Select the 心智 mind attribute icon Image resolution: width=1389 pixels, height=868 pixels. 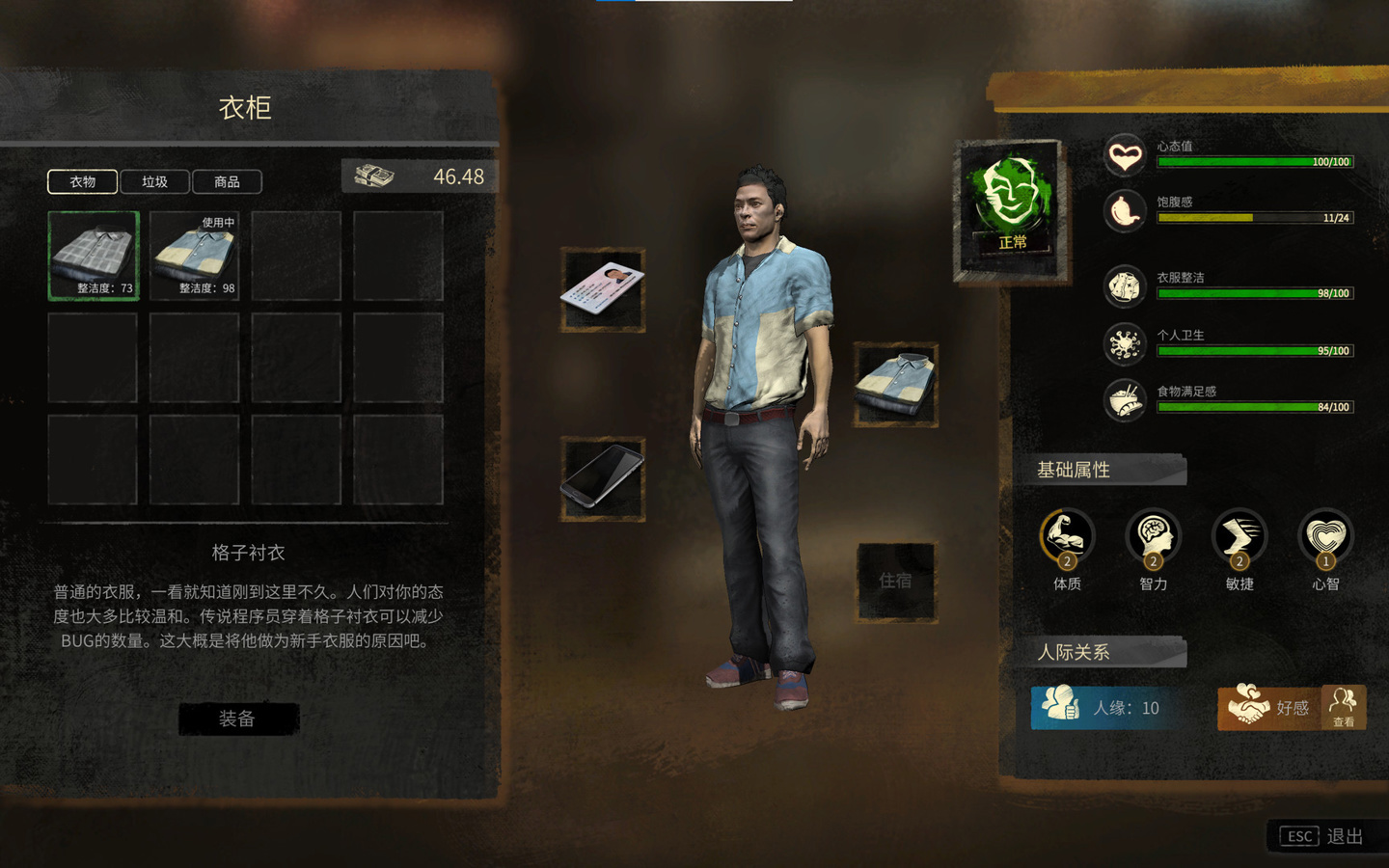[1325, 537]
